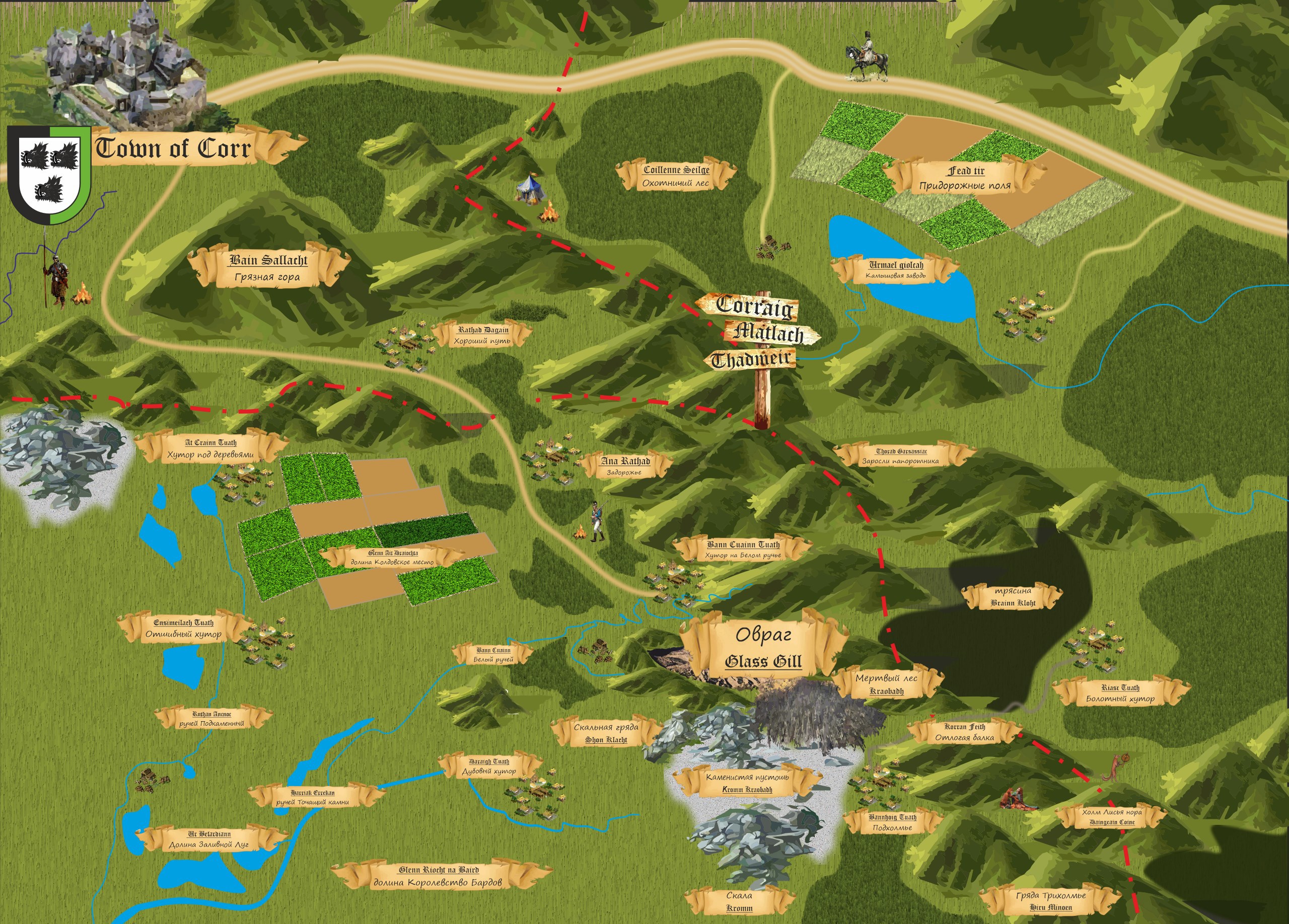Click the Riasc Tuath swamp hamlet label
This screenshot has height=924, width=1289.
1120,693
